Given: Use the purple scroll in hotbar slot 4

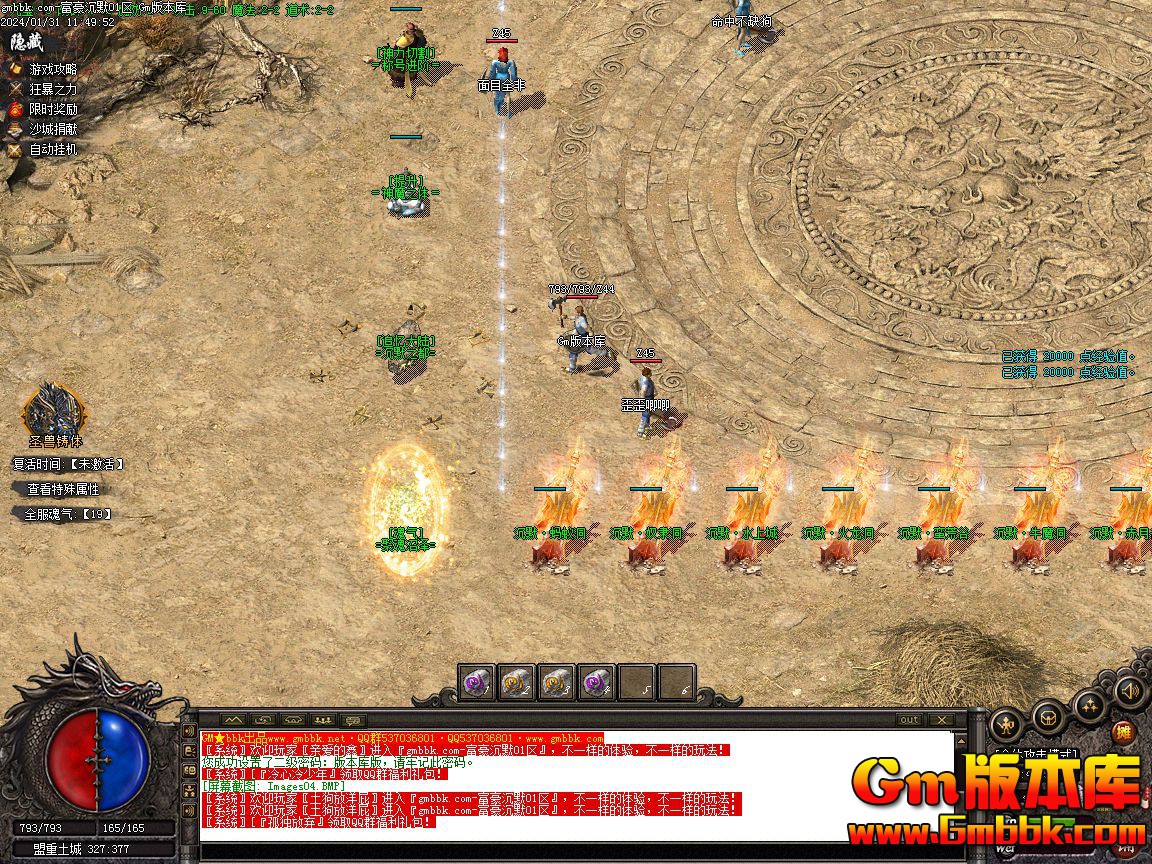Looking at the screenshot, I should coord(596,682).
